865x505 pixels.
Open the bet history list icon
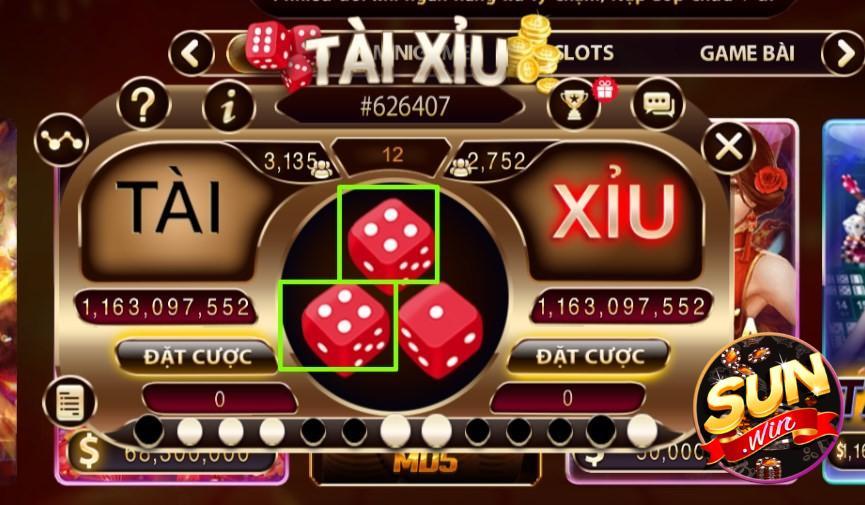pyautogui.click(x=69, y=402)
